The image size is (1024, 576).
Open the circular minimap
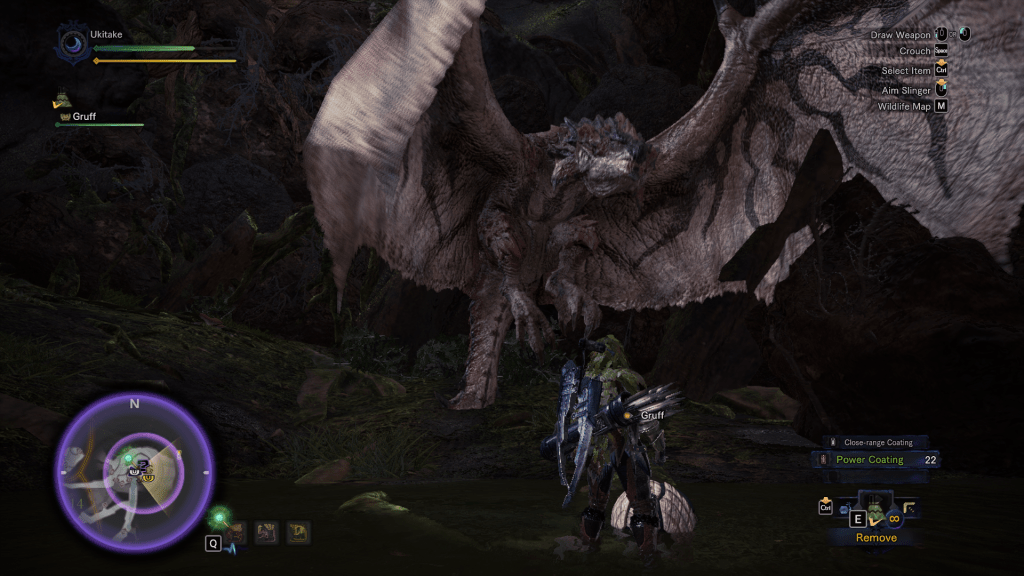134,471
